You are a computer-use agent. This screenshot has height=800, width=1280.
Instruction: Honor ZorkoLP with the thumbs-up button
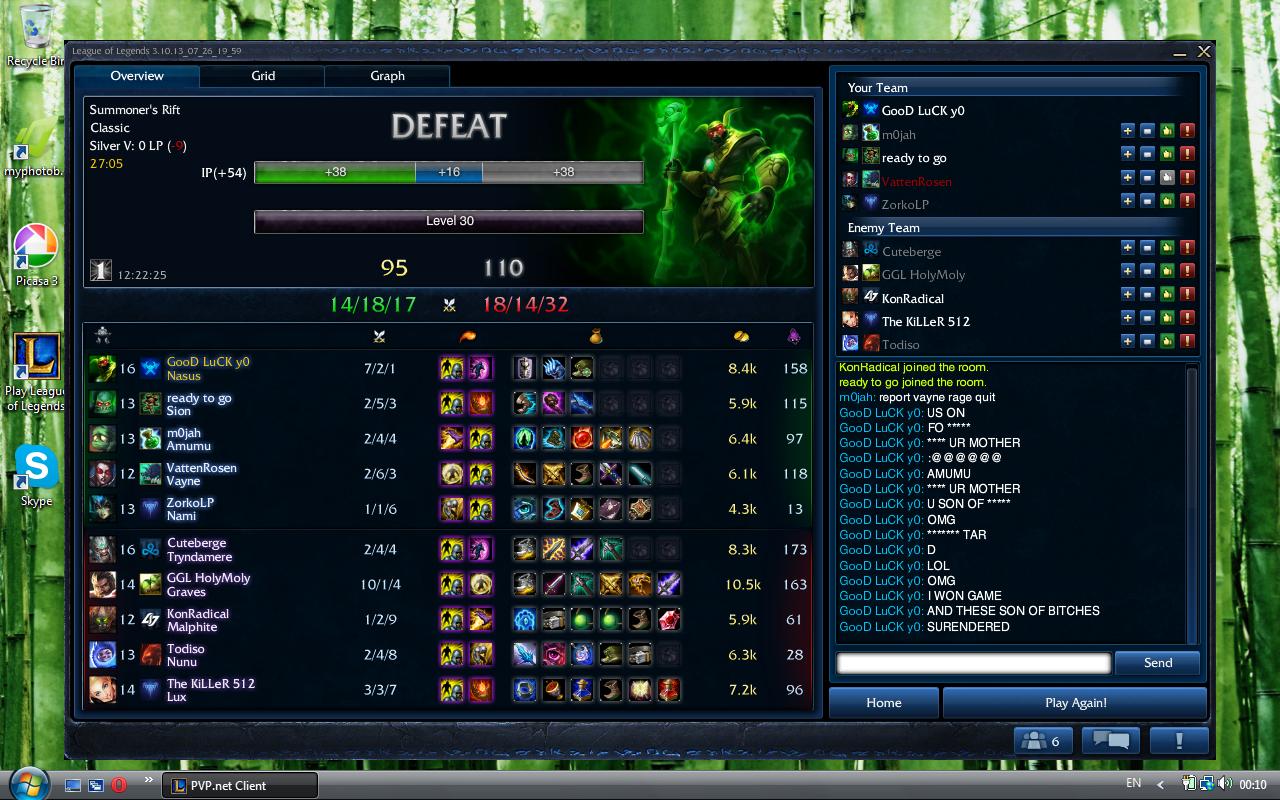tap(1167, 202)
